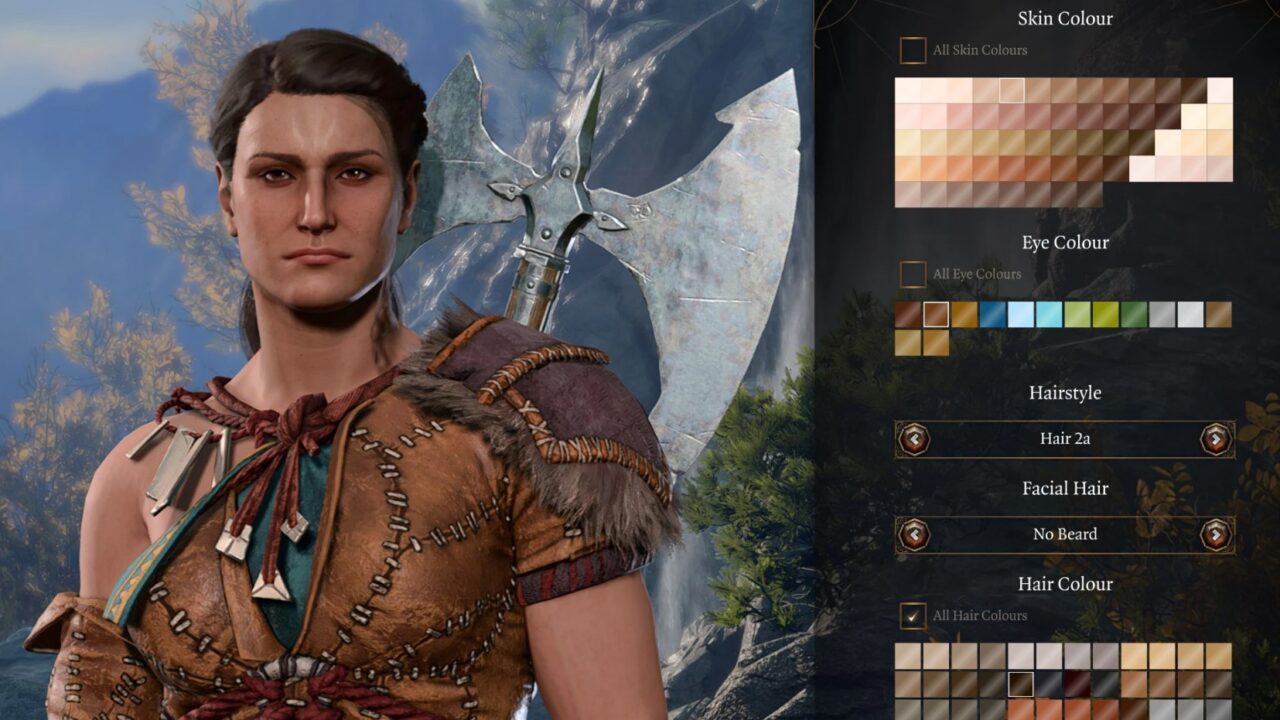This screenshot has width=1280, height=720.
Task: Go back to the previous hairstyle option
Action: point(914,438)
